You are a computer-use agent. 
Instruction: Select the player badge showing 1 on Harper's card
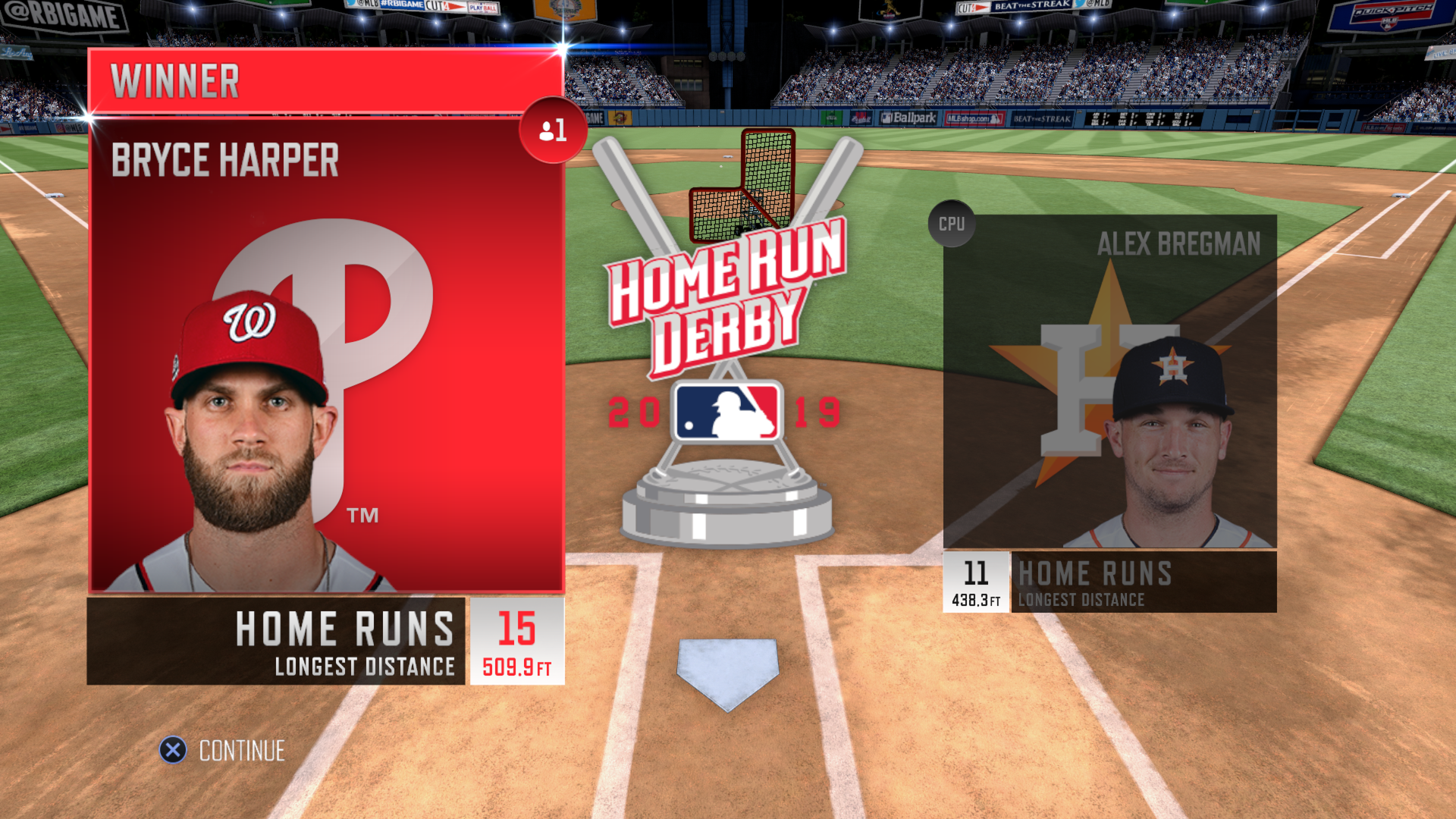click(553, 129)
